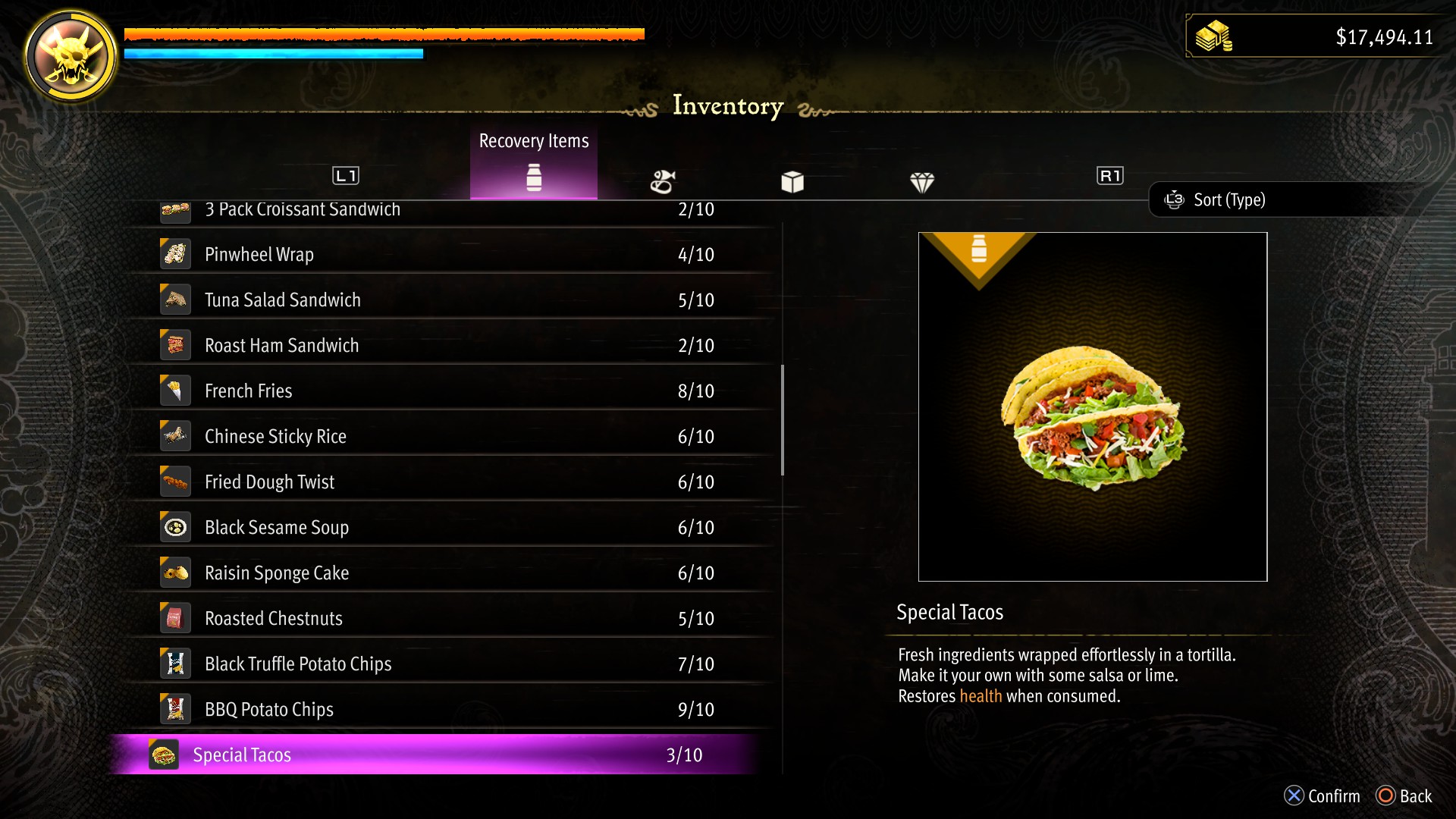Screen dimensions: 1456x819
Task: Click the inventory list scrollbar
Action: pos(783,420)
